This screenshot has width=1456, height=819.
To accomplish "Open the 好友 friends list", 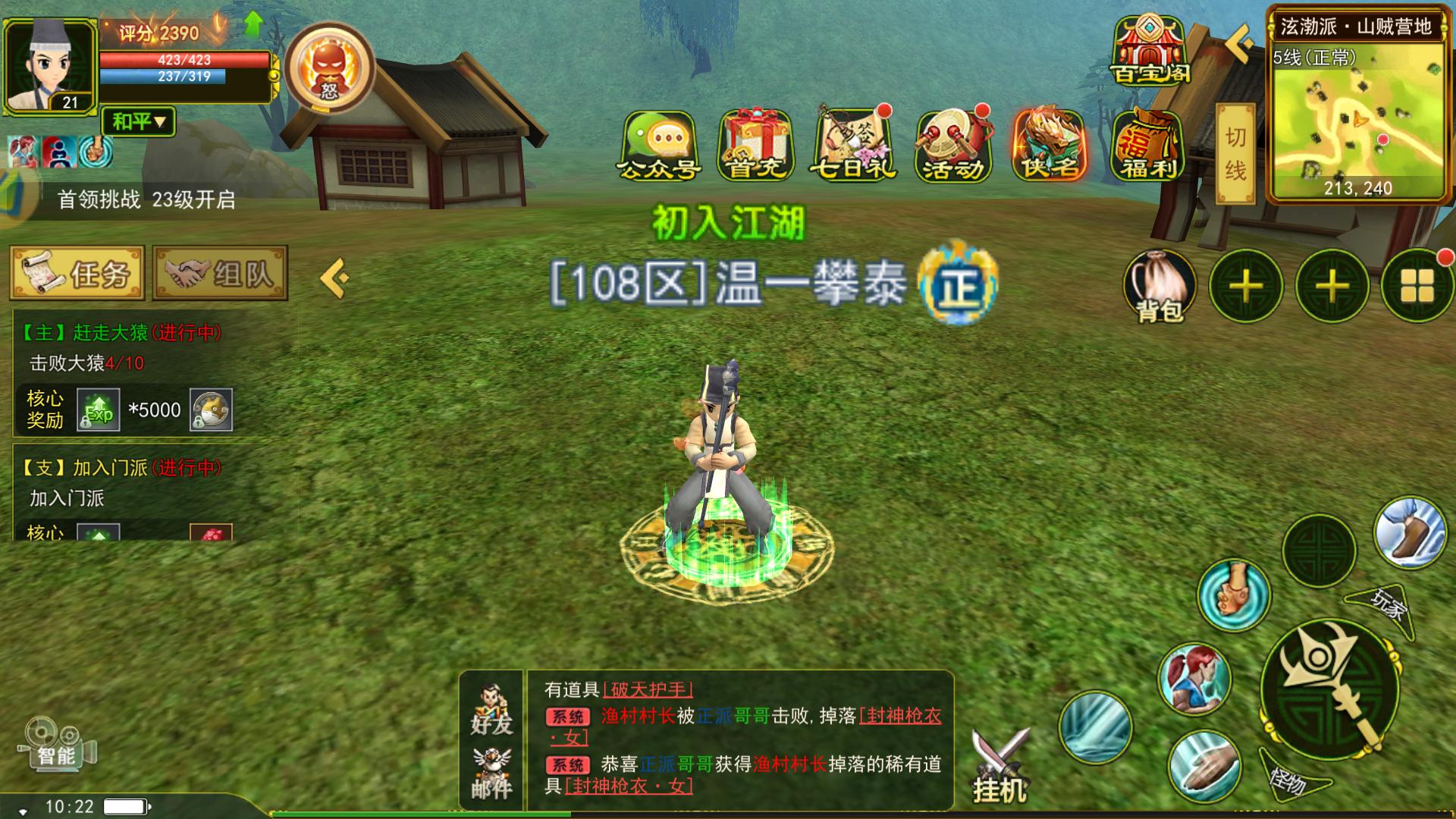I will (491, 711).
